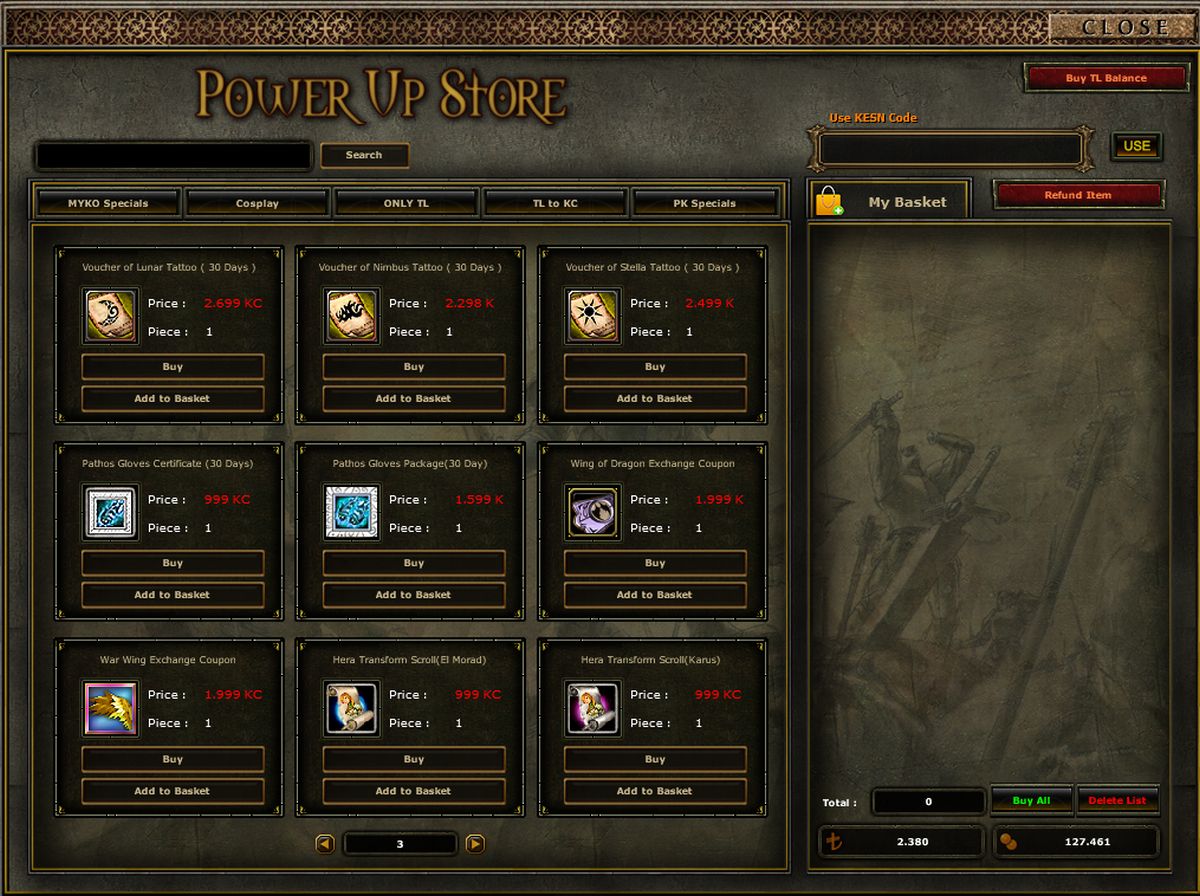1200x896 pixels.
Task: Click the Search button
Action: (x=364, y=155)
